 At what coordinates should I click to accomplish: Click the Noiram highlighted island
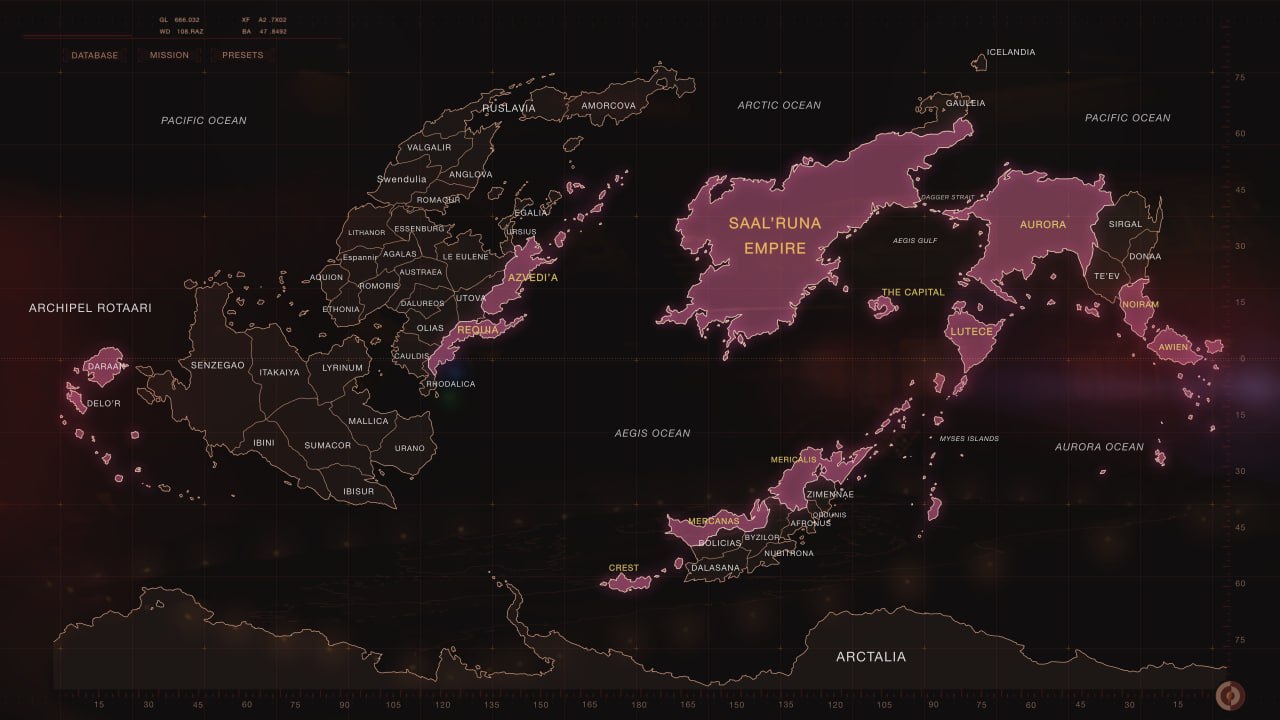pos(1139,302)
